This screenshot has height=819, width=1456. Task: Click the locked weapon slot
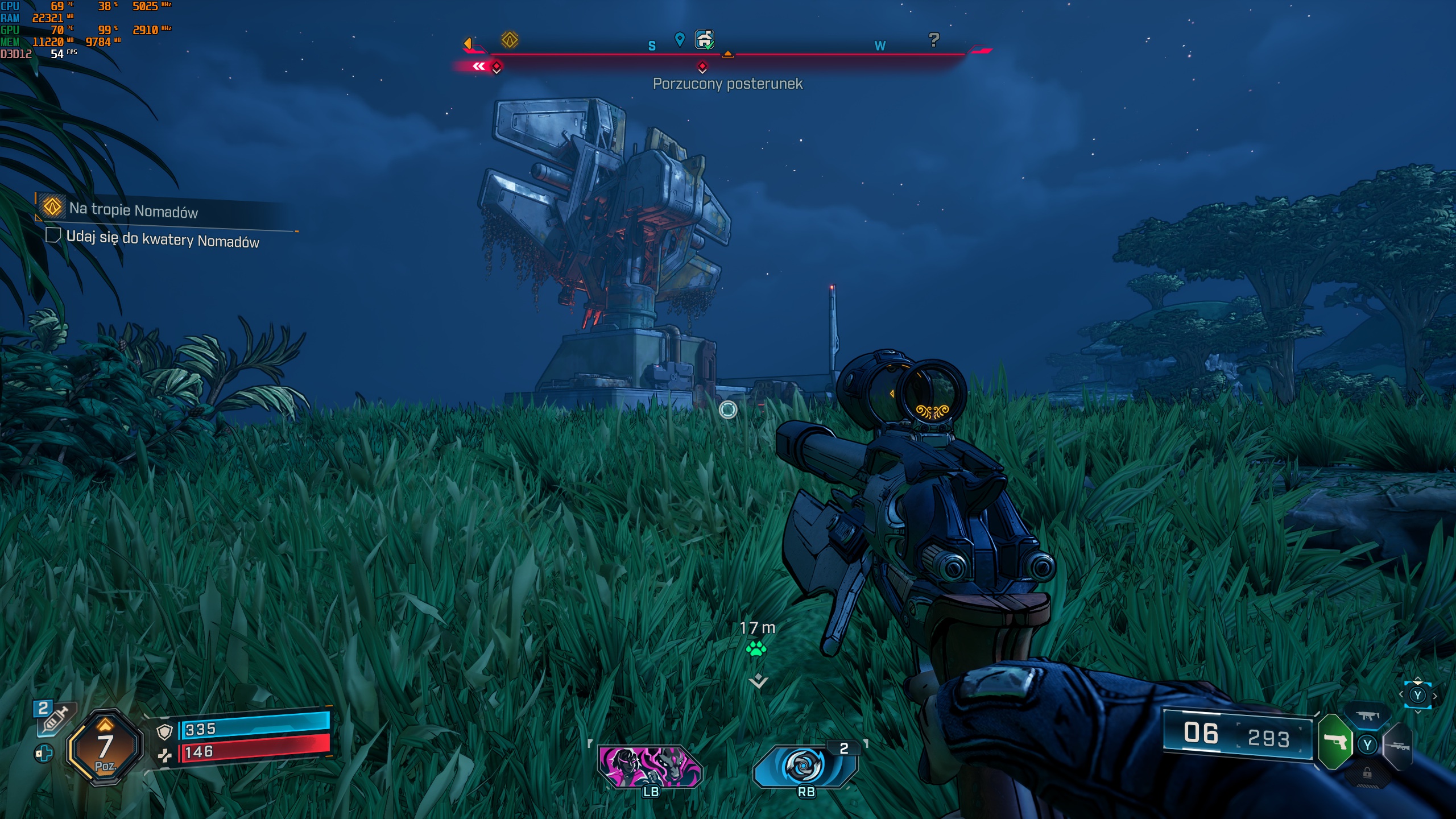[1367, 773]
